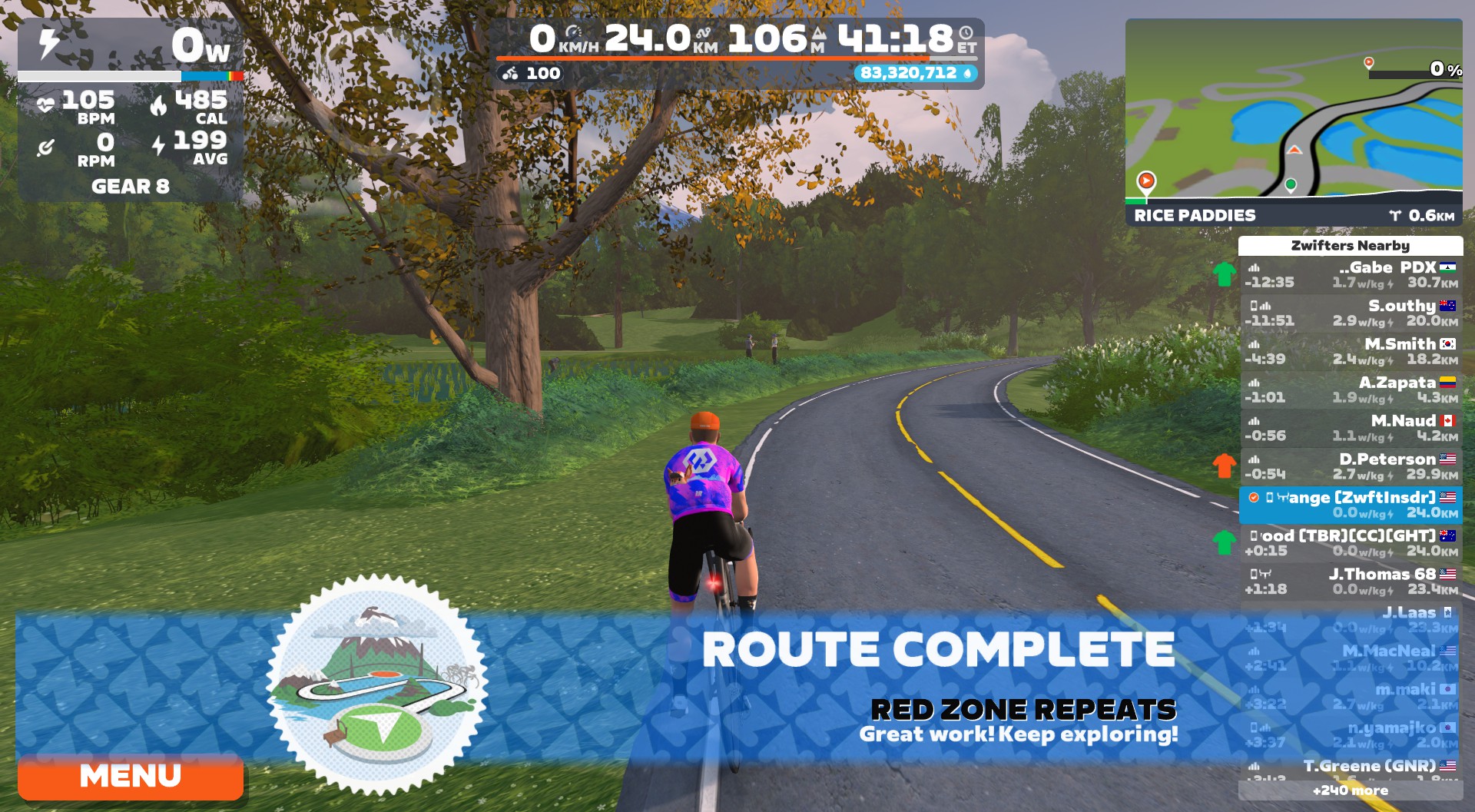Select the highlighted ZwftInsdr rider row
The width and height of the screenshot is (1475, 812).
click(x=1351, y=505)
